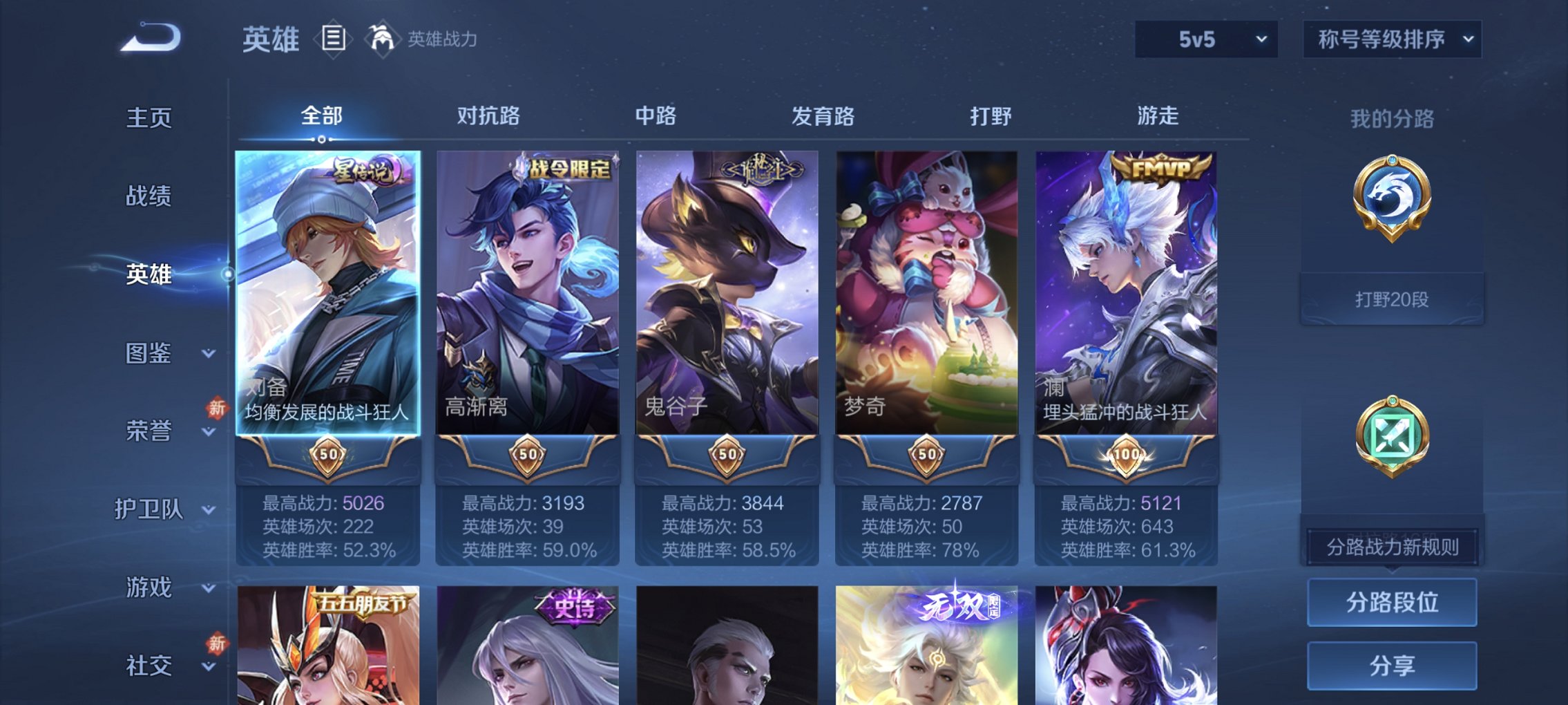
Task: 点击英雄战力旁的英雄头像图标
Action: coord(382,38)
